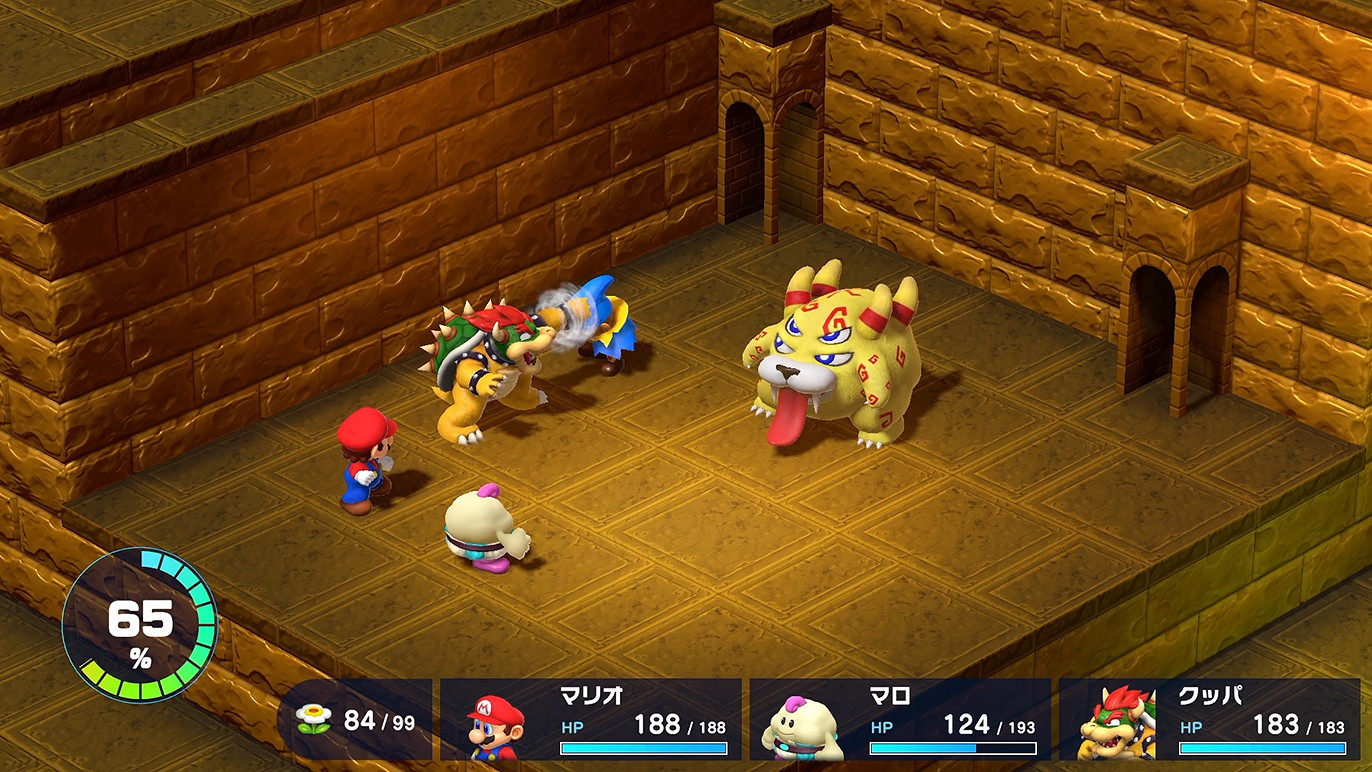
Task: Select Mallow's party status panel
Action: tap(900, 720)
